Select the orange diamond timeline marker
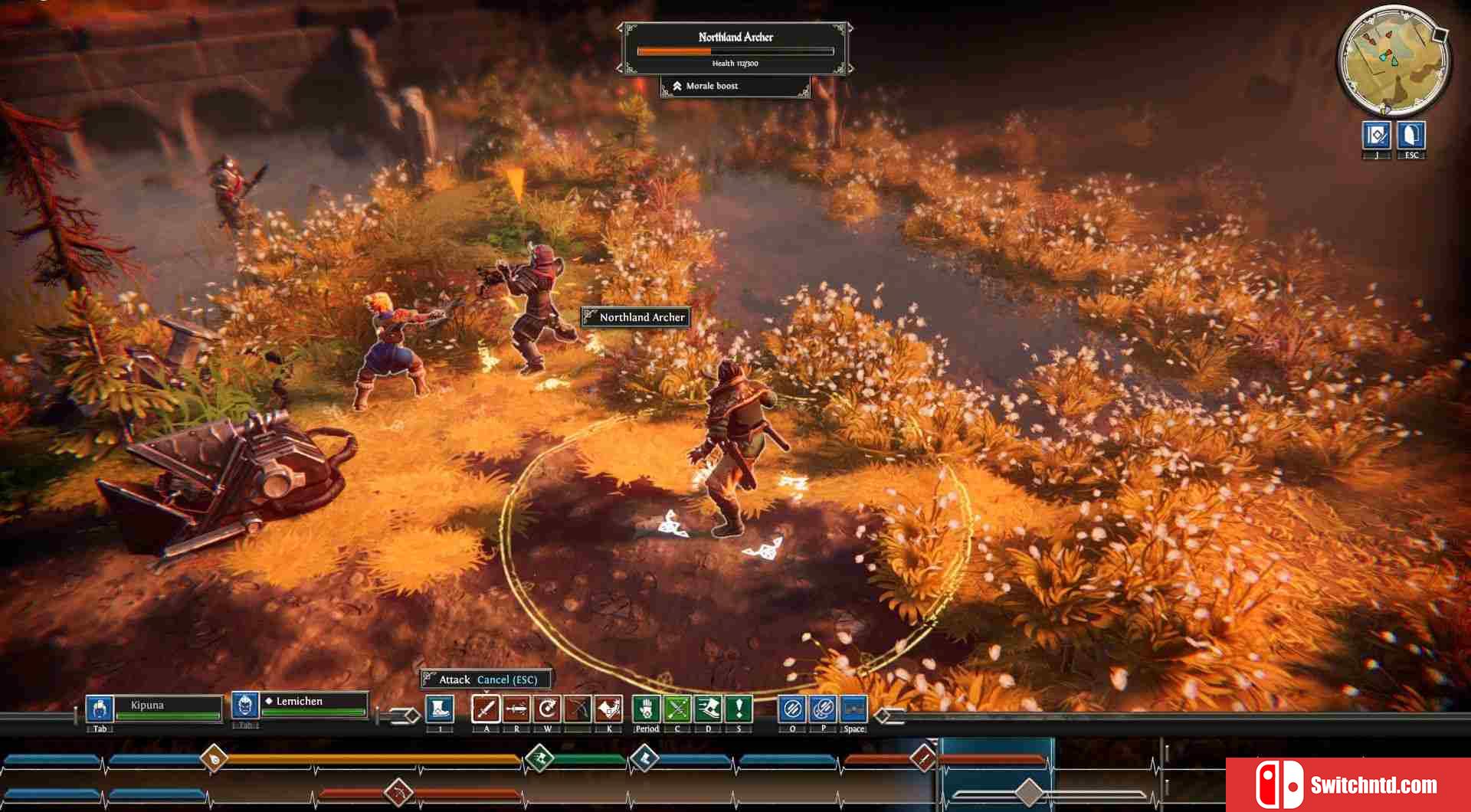Screen dimensions: 1471x812 [215, 758]
